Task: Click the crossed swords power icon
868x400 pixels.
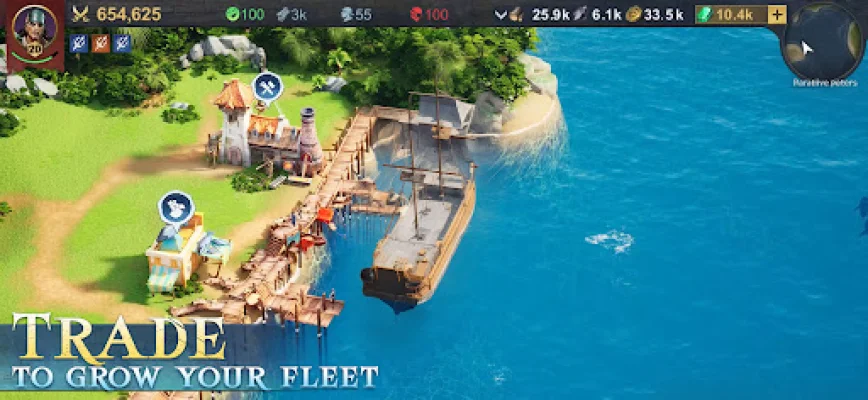Action: point(82,14)
